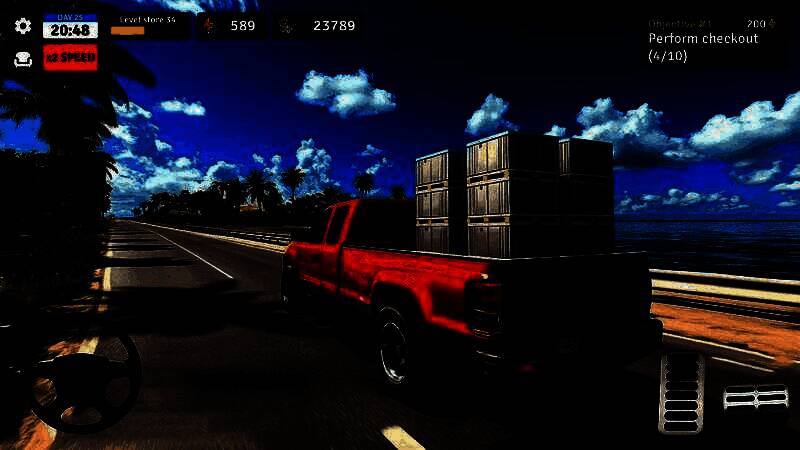The image size is (800, 450).
Task: Toggle the x2 SPEED button
Action: (x=70, y=58)
